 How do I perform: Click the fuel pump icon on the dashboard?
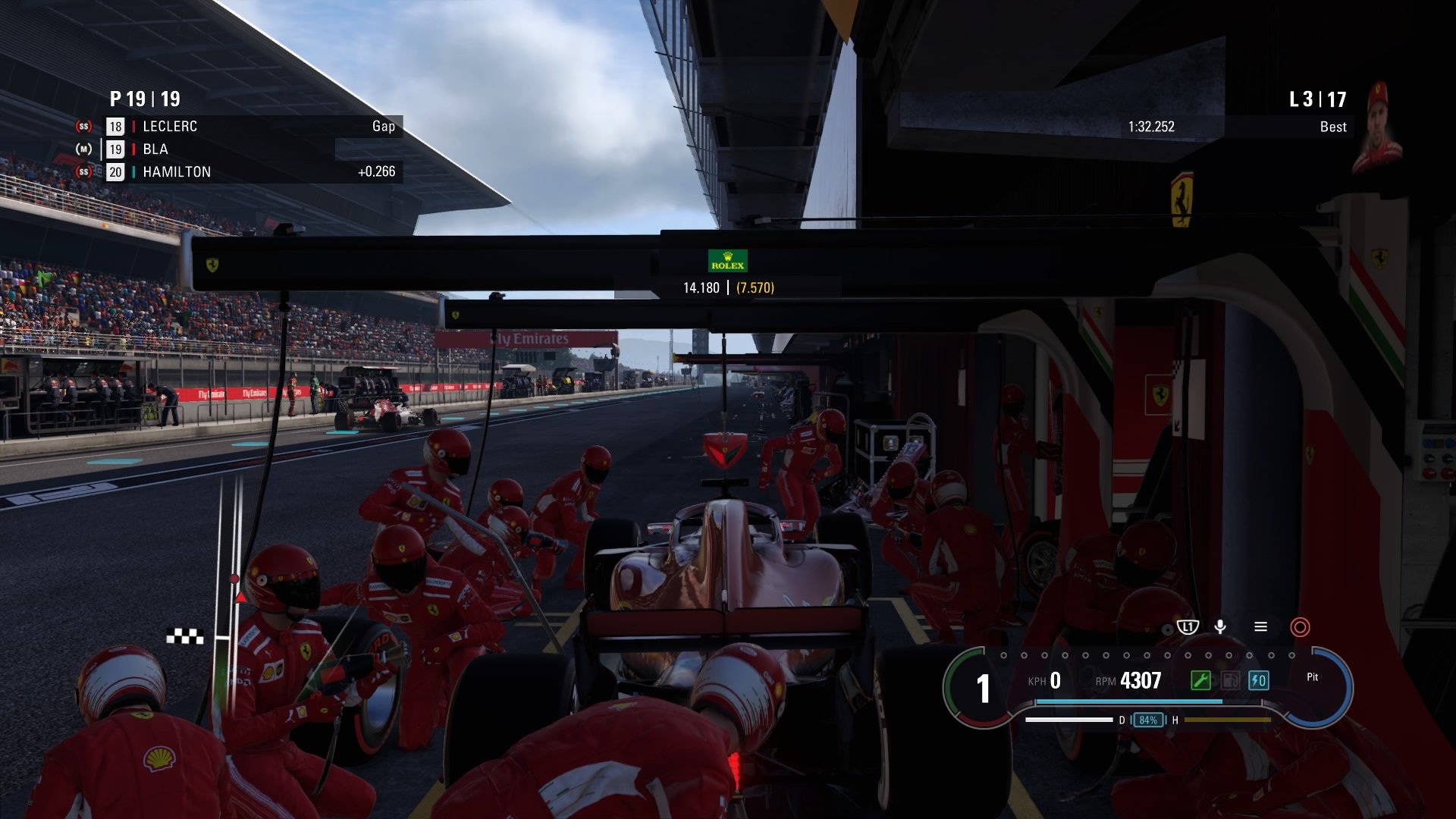[x=1229, y=680]
